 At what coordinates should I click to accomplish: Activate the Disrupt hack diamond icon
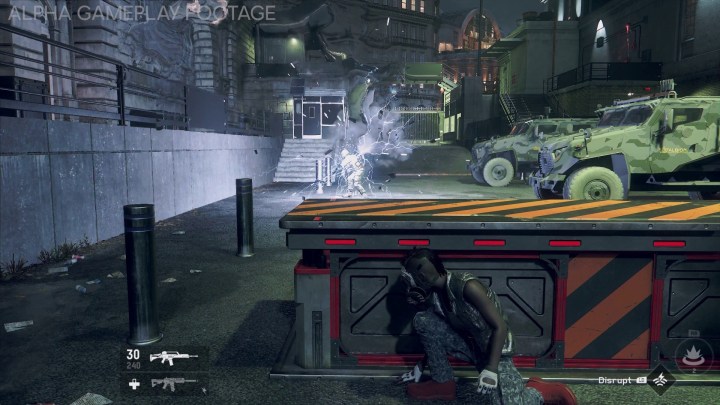click(660, 380)
